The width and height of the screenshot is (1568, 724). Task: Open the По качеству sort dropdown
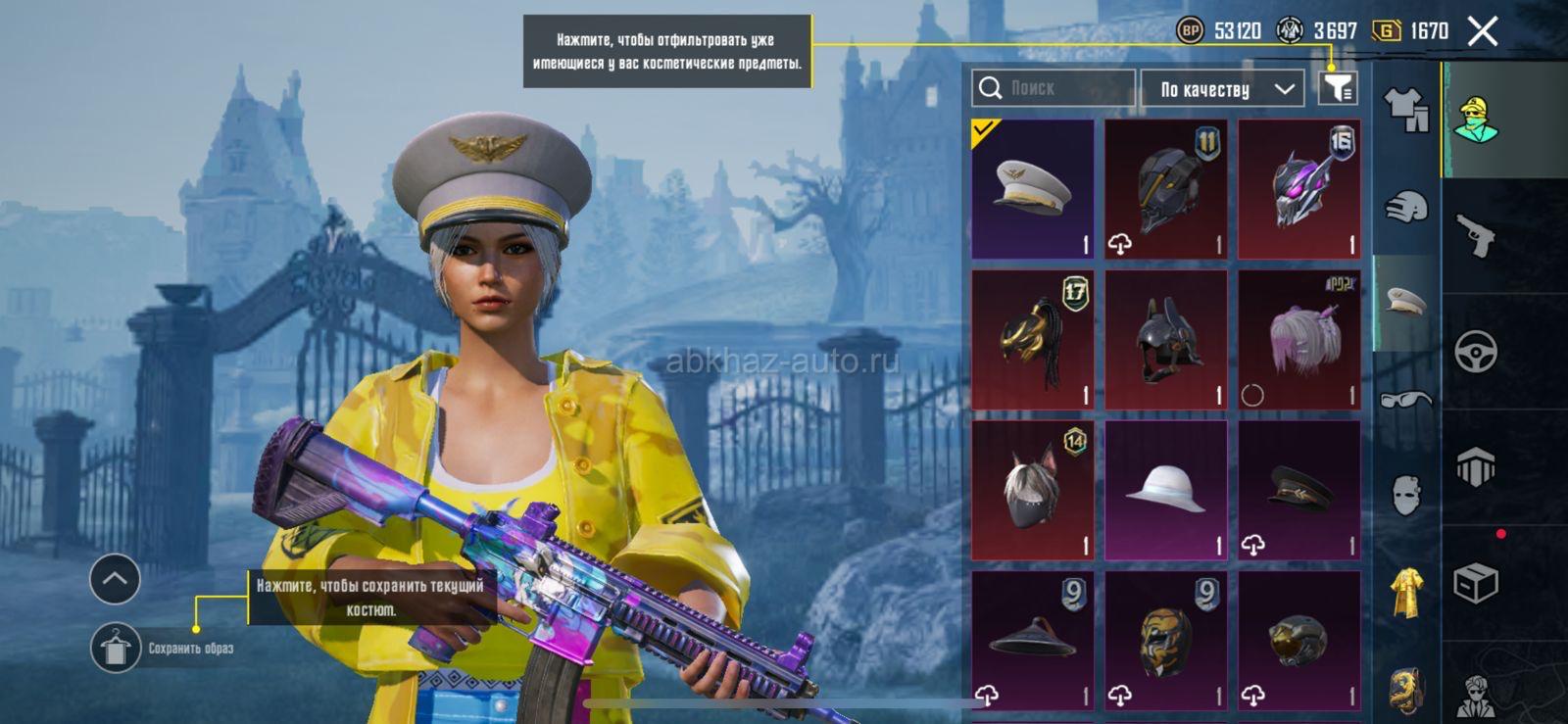pyautogui.click(x=1222, y=89)
